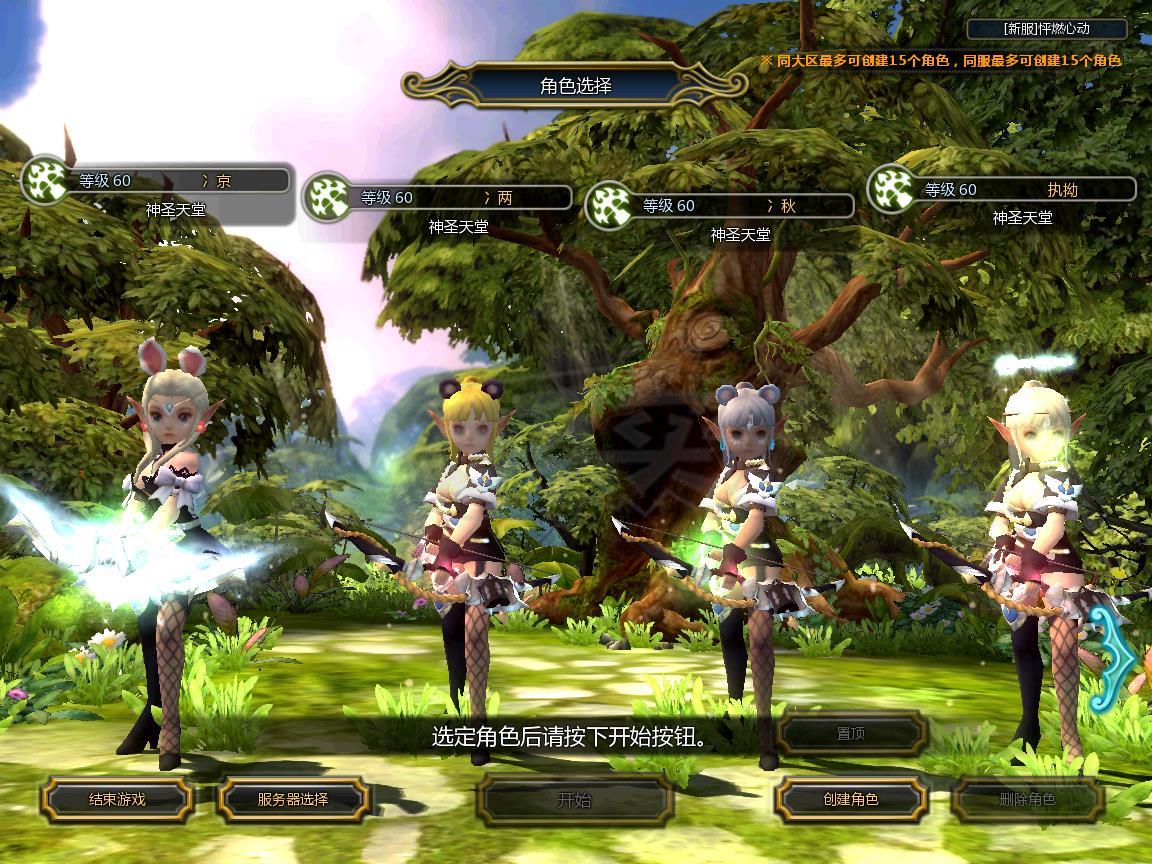This screenshot has width=1152, height=864.
Task: Open the 服务器选择 server selection
Action: pyautogui.click(x=293, y=799)
